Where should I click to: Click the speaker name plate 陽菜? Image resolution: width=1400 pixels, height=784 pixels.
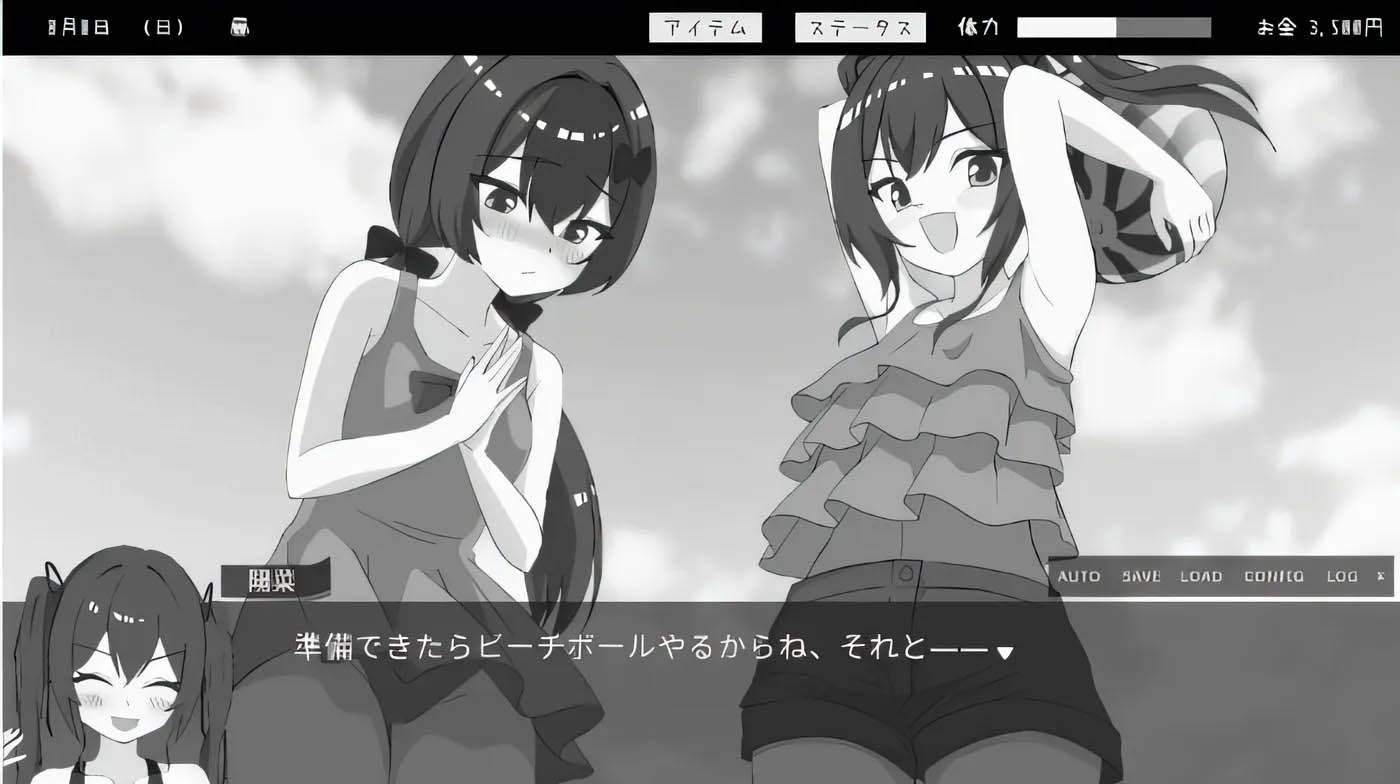[272, 578]
